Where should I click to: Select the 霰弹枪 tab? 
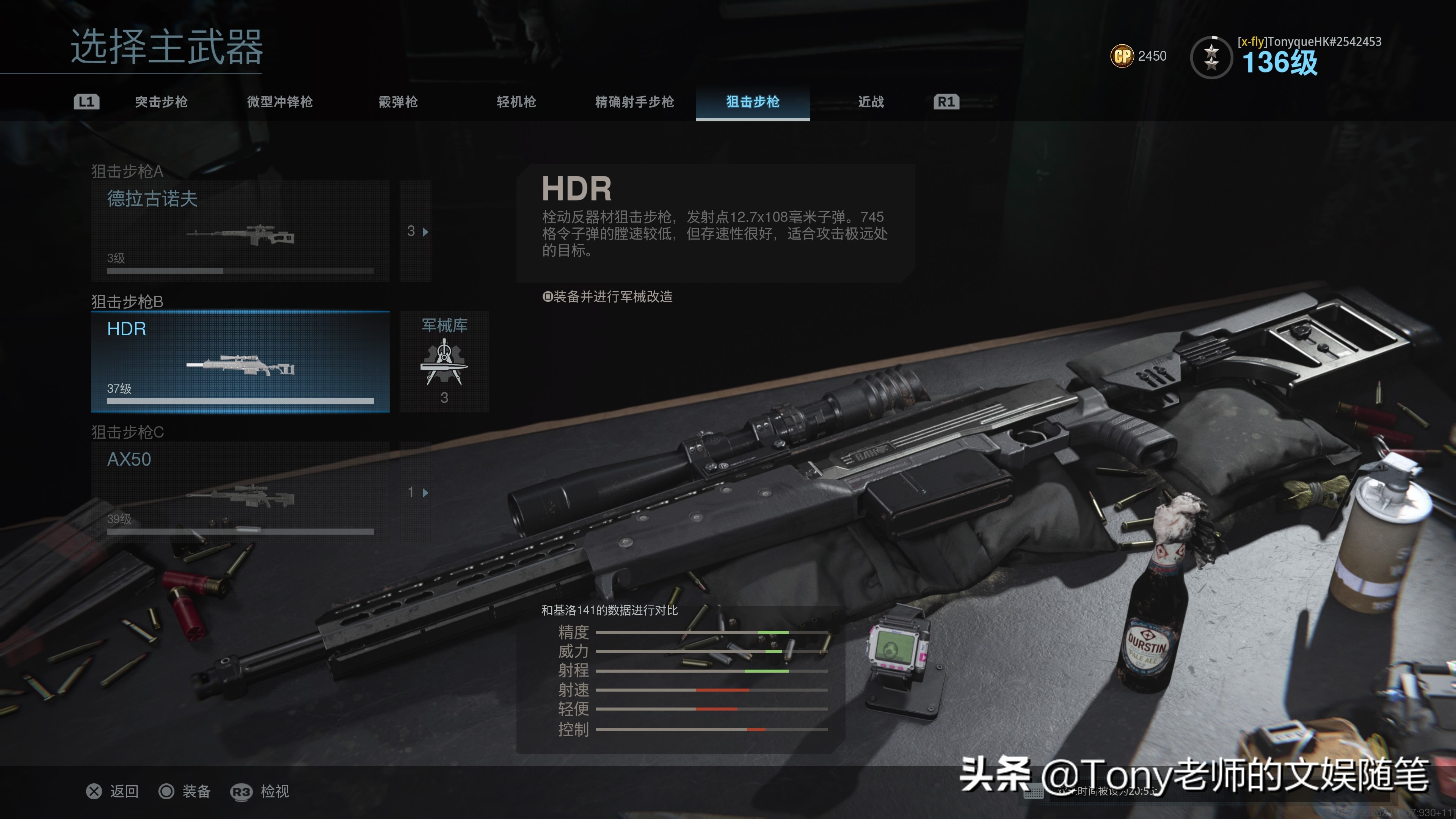(x=398, y=102)
